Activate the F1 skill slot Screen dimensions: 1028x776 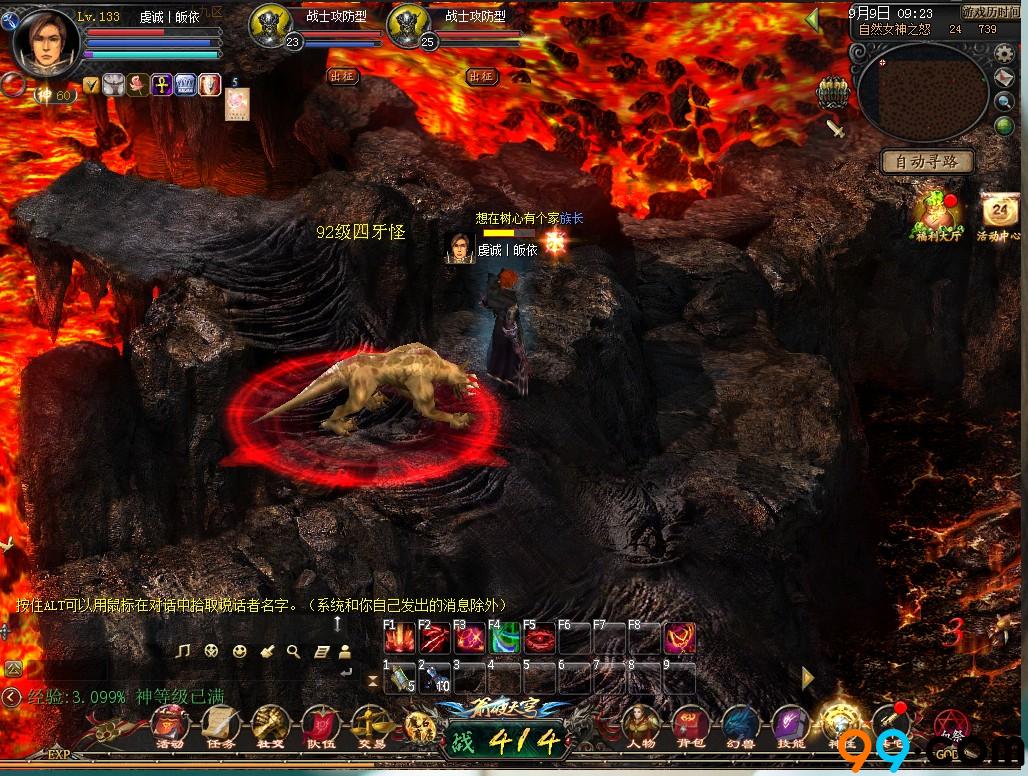coord(402,639)
